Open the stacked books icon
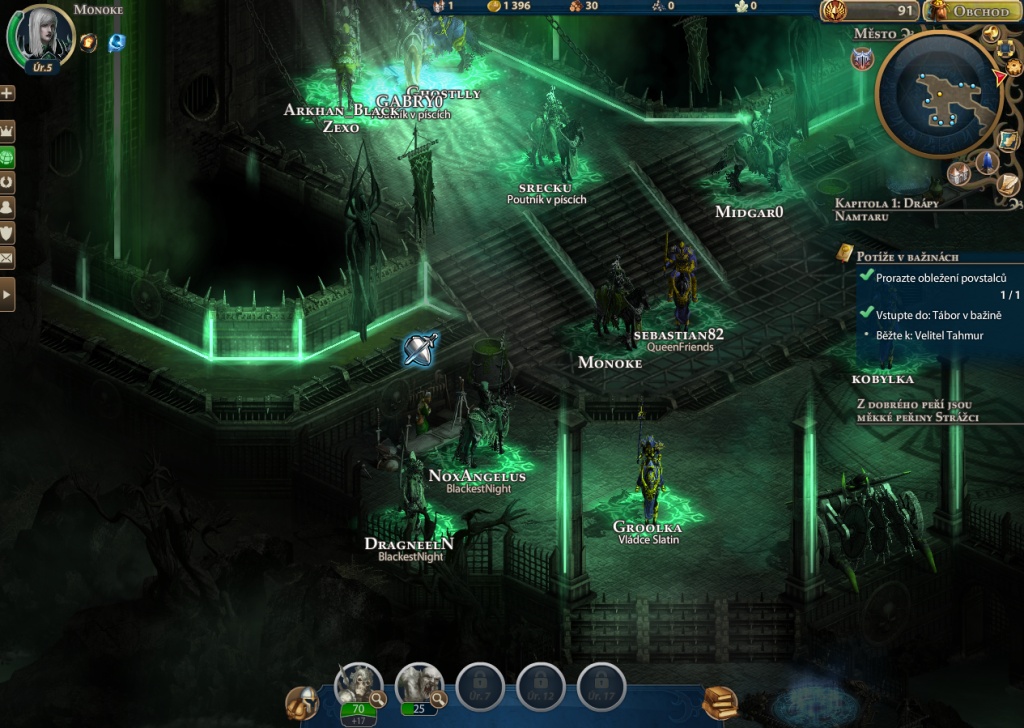 click(x=719, y=702)
